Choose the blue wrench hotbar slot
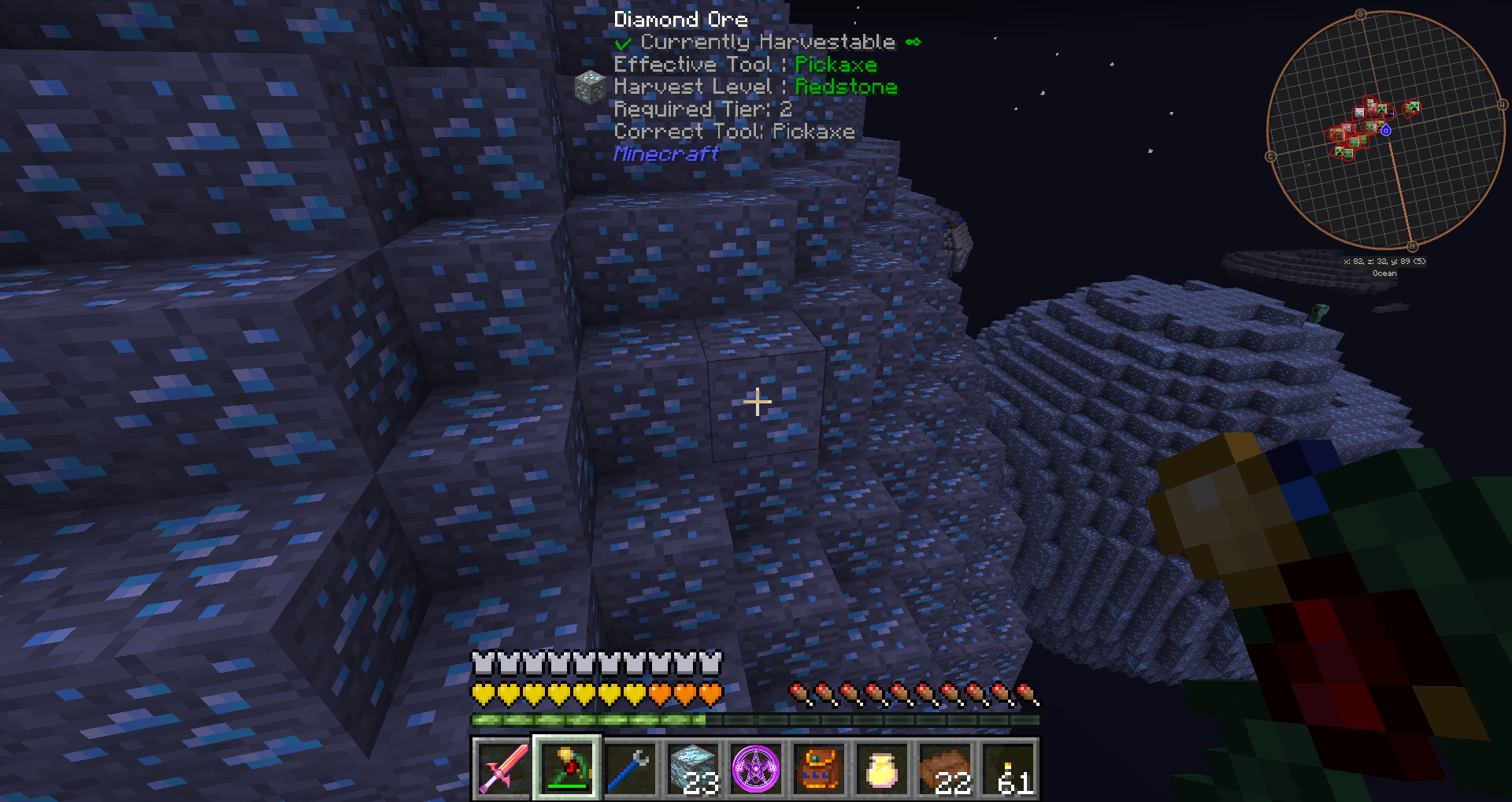 pyautogui.click(x=630, y=768)
